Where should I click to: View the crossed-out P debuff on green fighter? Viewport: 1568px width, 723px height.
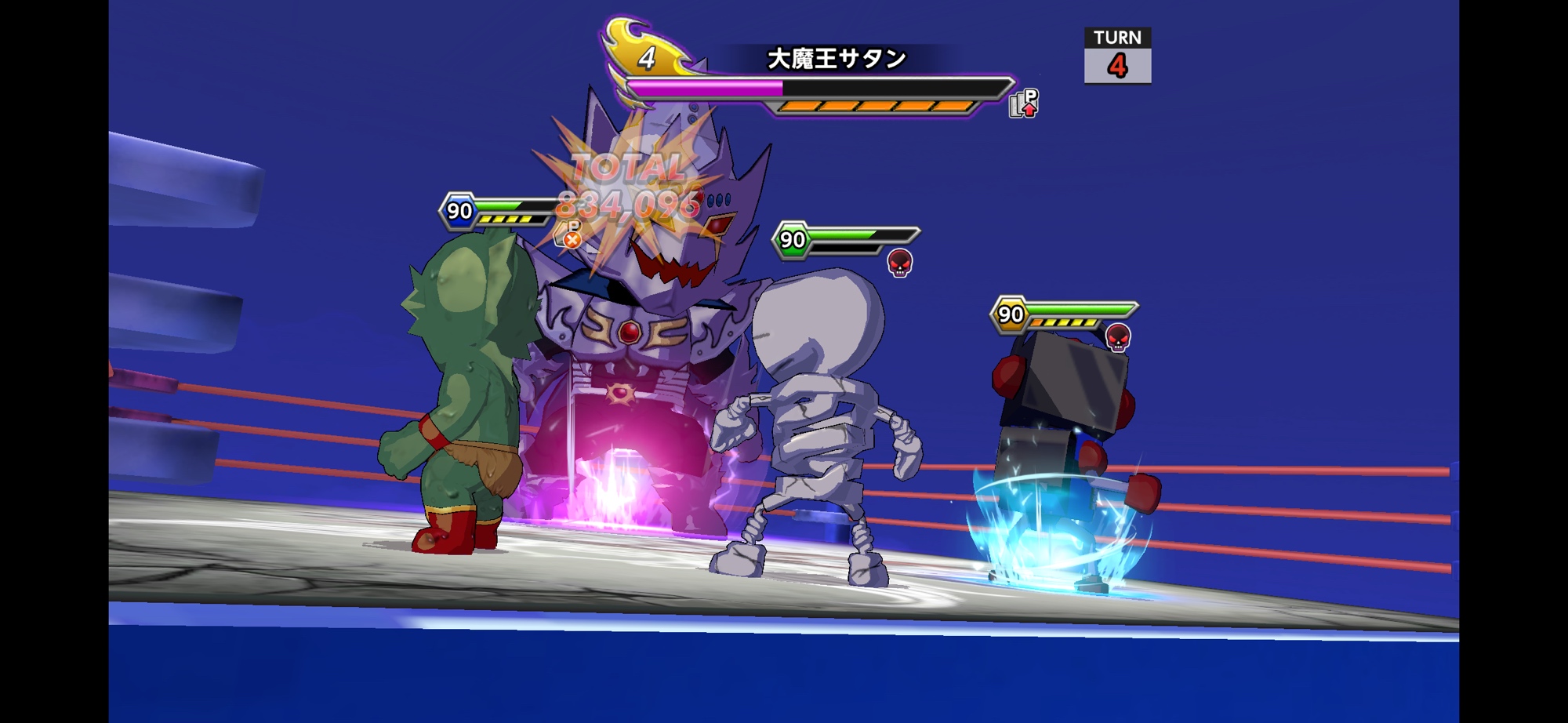tap(570, 235)
